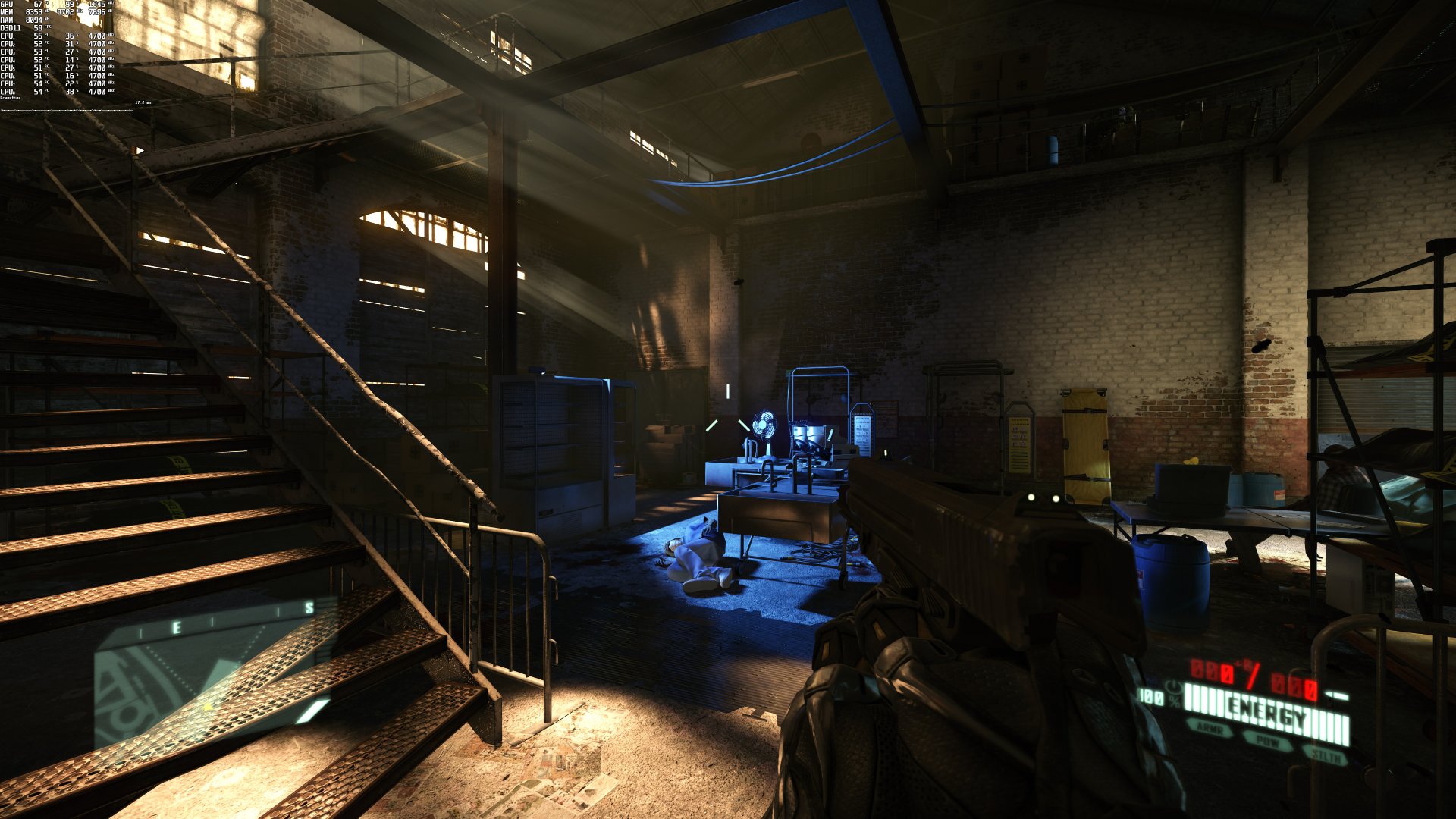1456x819 pixels.
Task: Toggle the Frametime graph display
Action: click(x=11, y=99)
